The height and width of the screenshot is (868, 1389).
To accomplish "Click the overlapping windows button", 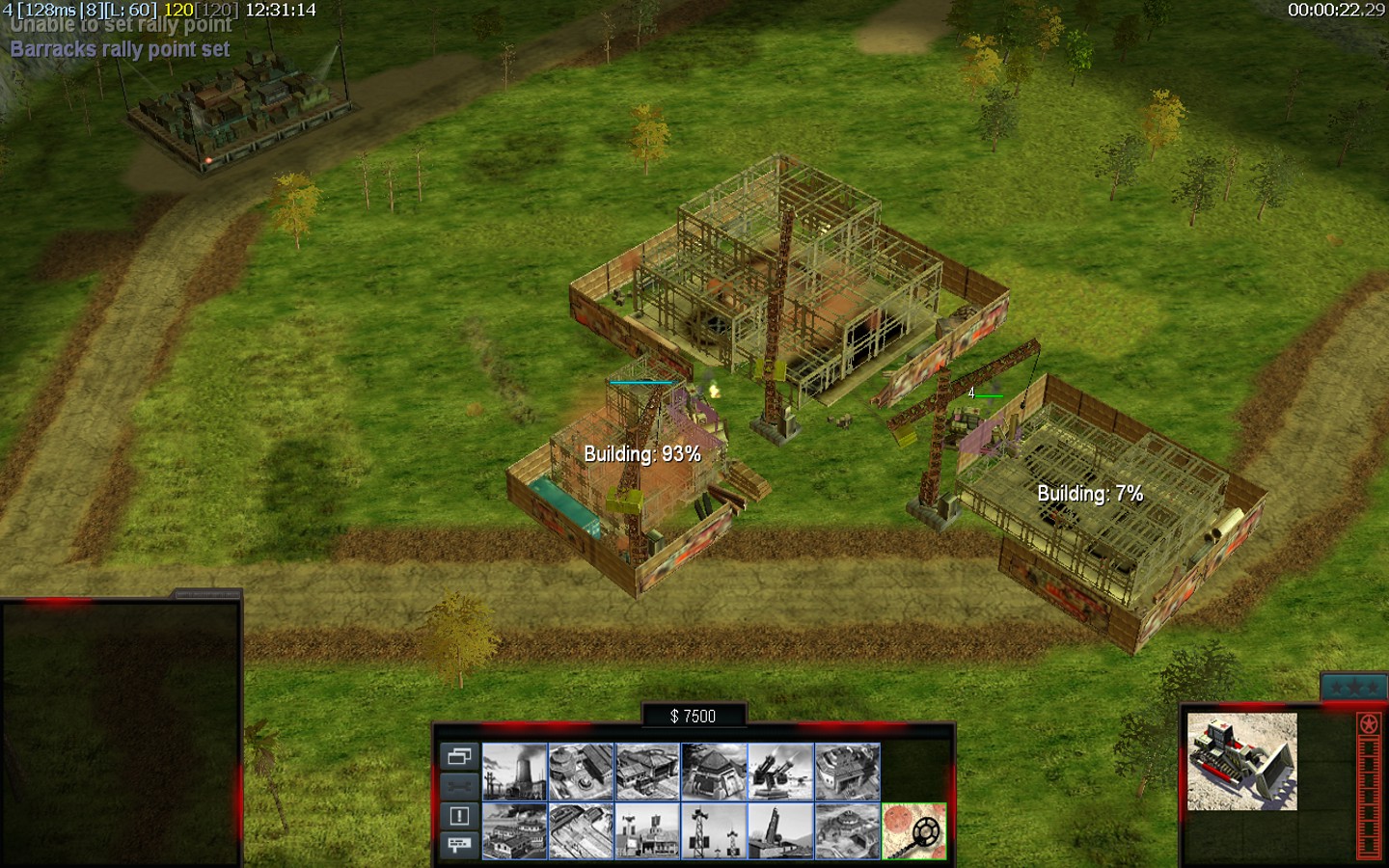I will [x=459, y=756].
